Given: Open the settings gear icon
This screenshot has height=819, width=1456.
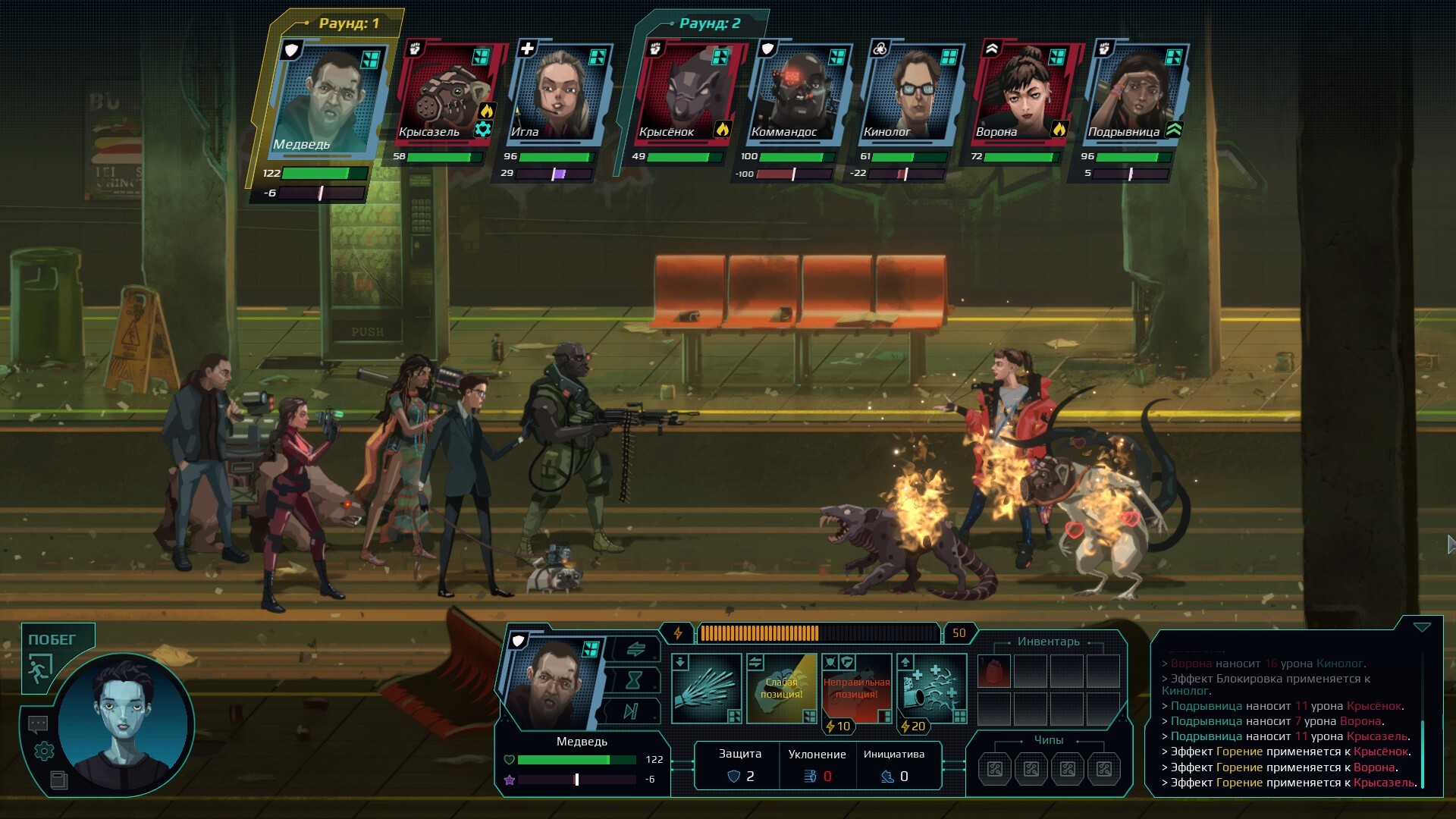Looking at the screenshot, I should [x=44, y=751].
